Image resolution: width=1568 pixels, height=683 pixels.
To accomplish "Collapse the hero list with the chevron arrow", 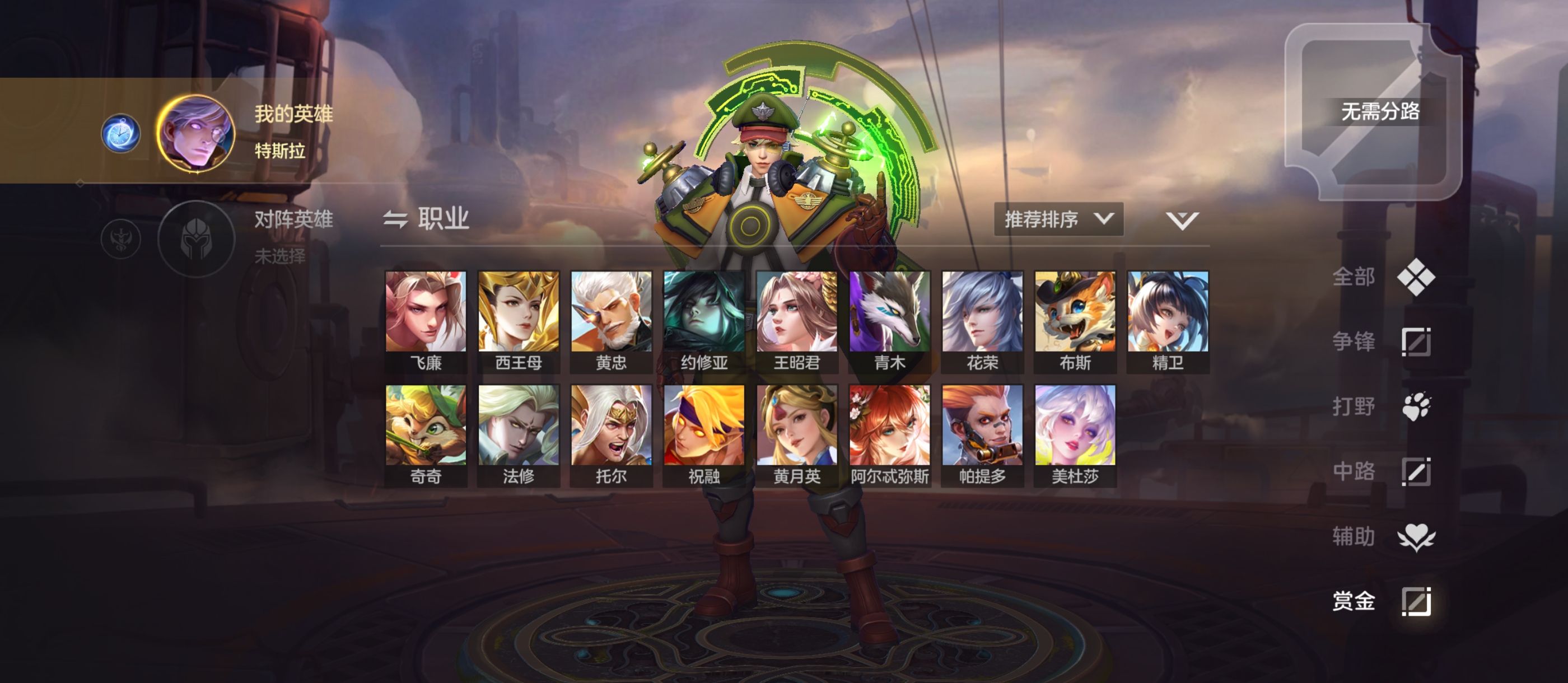I will pyautogui.click(x=1182, y=220).
